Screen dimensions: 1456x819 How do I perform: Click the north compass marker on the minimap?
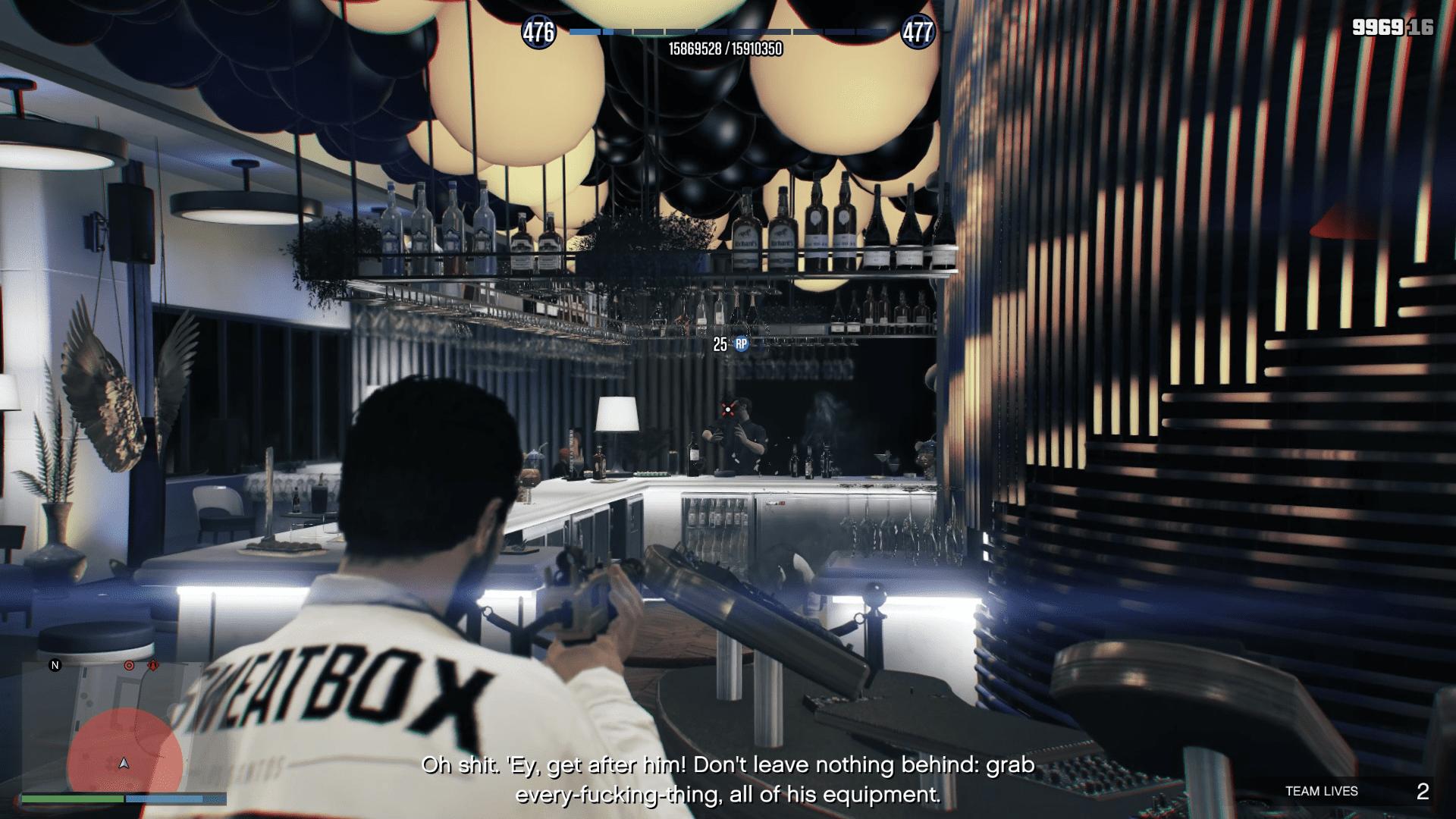[56, 665]
